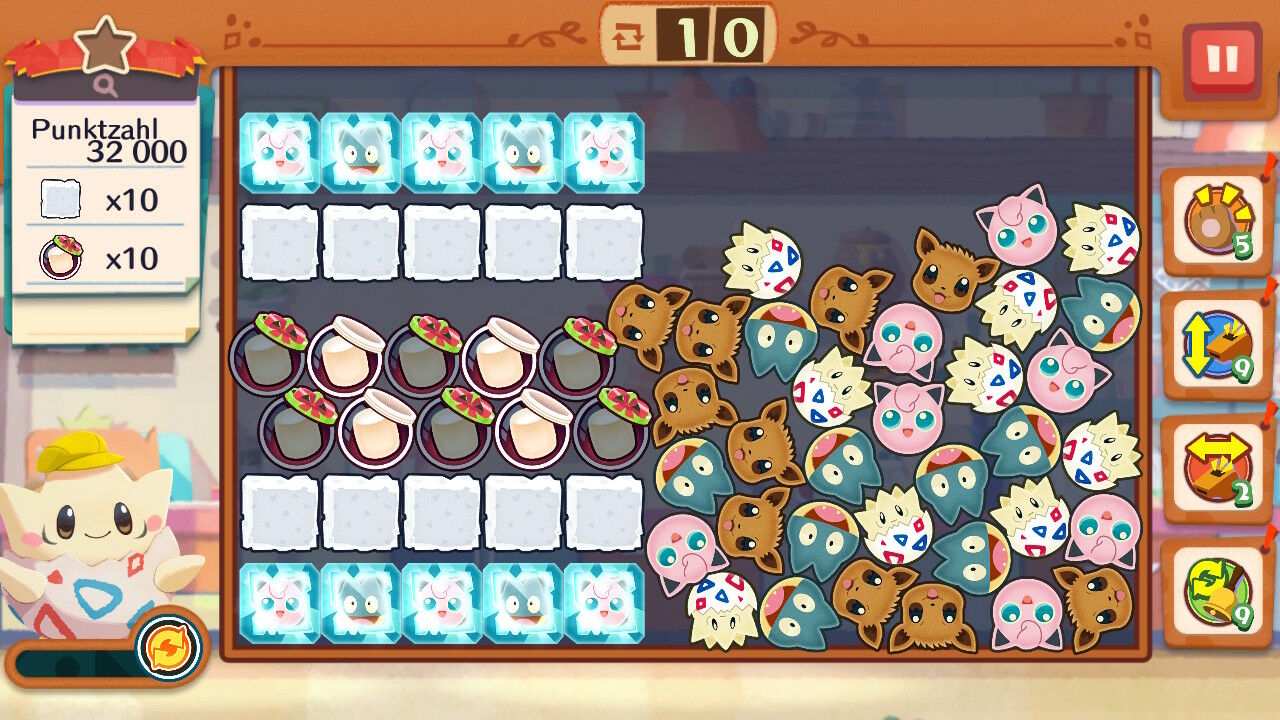The width and height of the screenshot is (1280, 720).
Task: Activate the horizontal arrow whistle power-up
Action: [x=1216, y=469]
